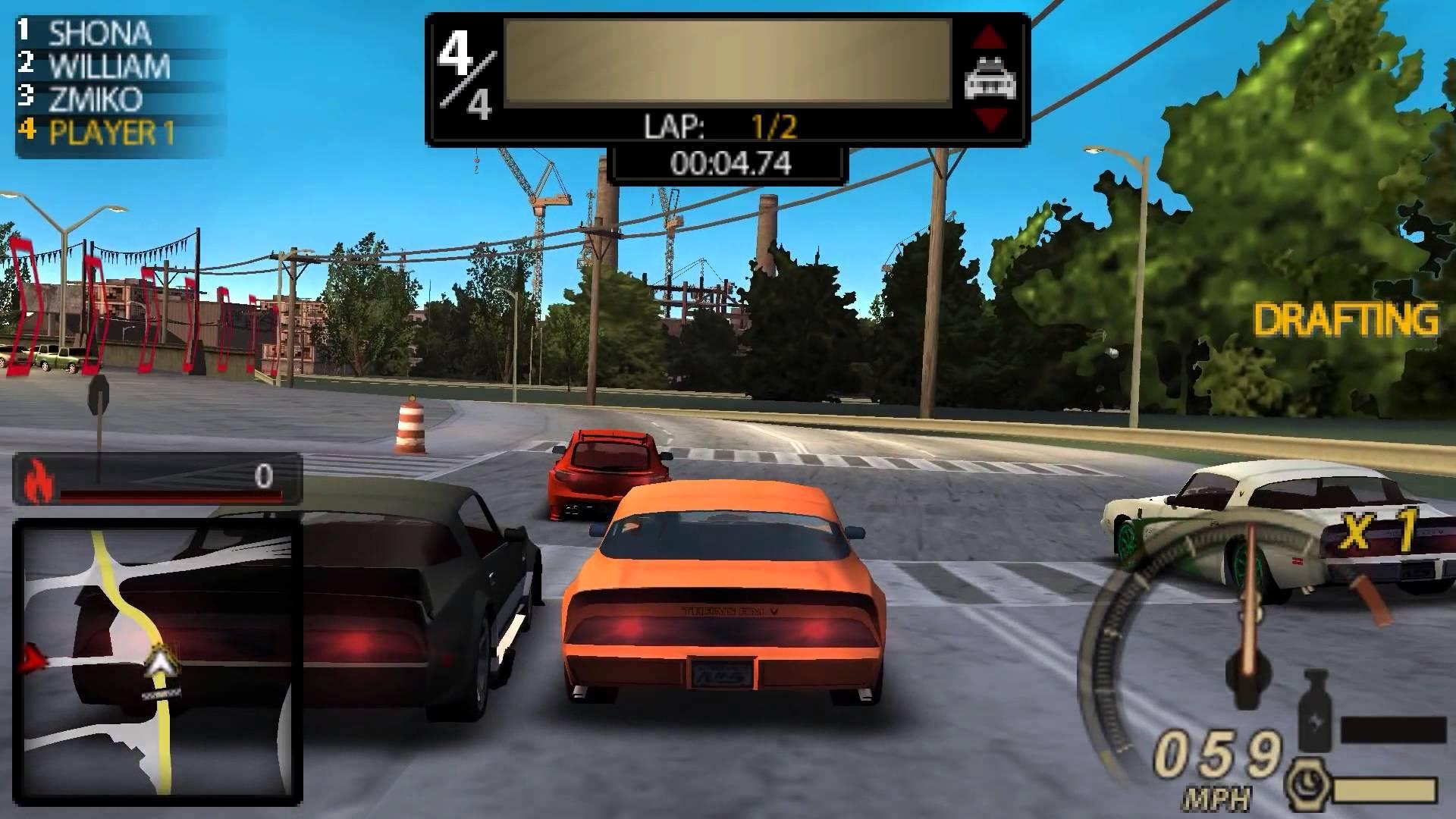Click the police car heat icon

pyautogui.click(x=990, y=79)
